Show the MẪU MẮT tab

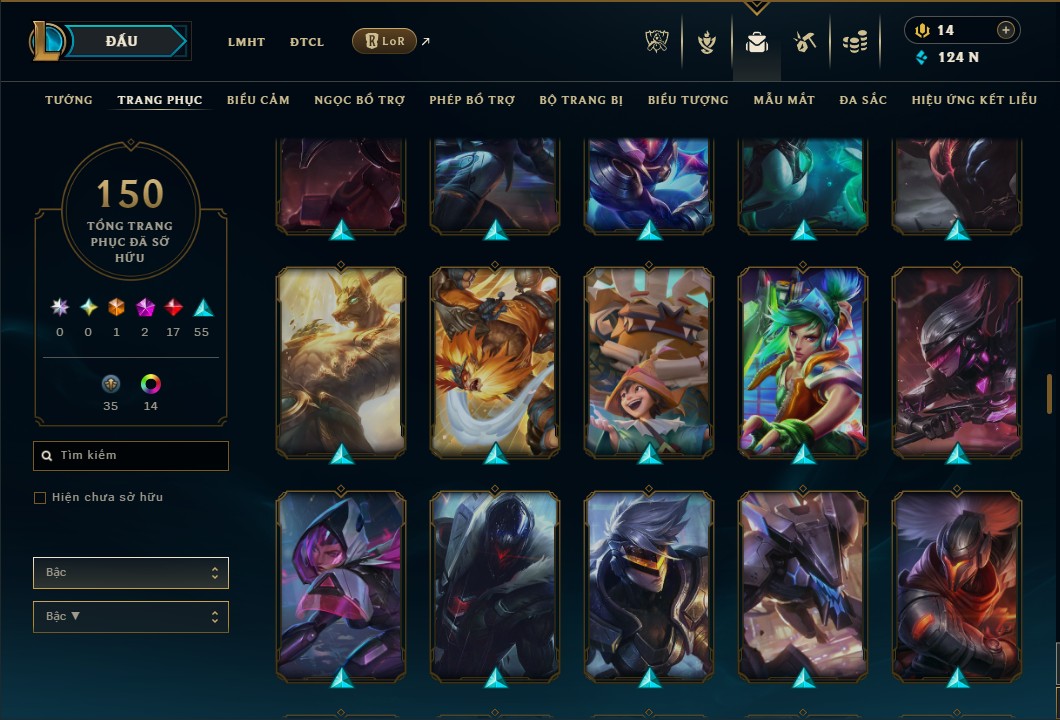click(784, 100)
